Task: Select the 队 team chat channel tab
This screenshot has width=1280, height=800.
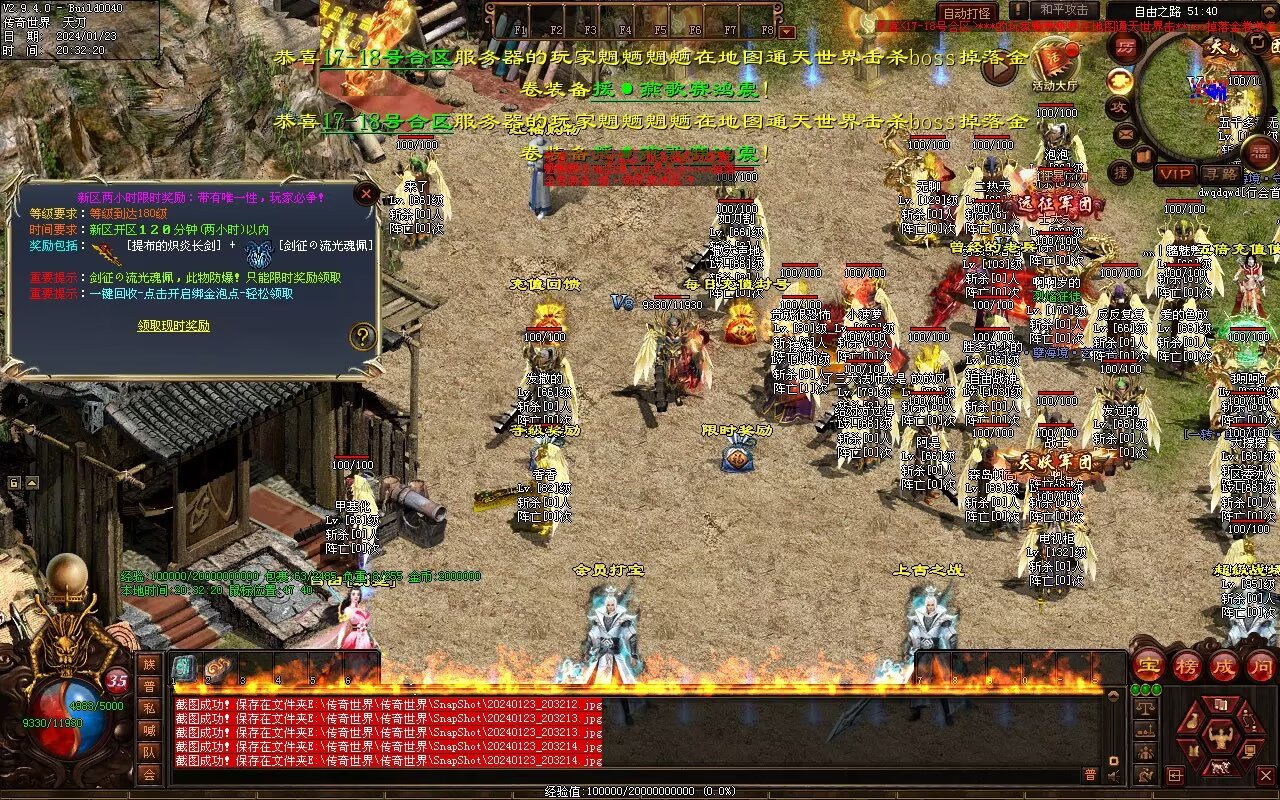Action: [x=149, y=752]
